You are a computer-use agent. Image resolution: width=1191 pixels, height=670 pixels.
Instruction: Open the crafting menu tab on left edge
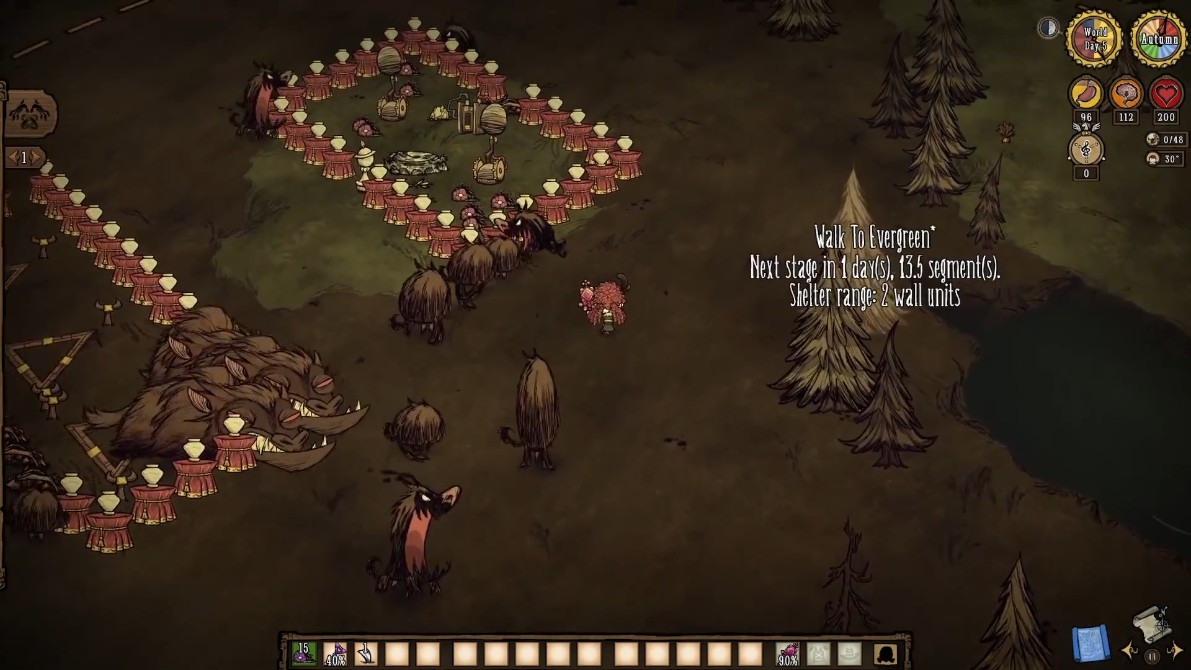(x=29, y=114)
